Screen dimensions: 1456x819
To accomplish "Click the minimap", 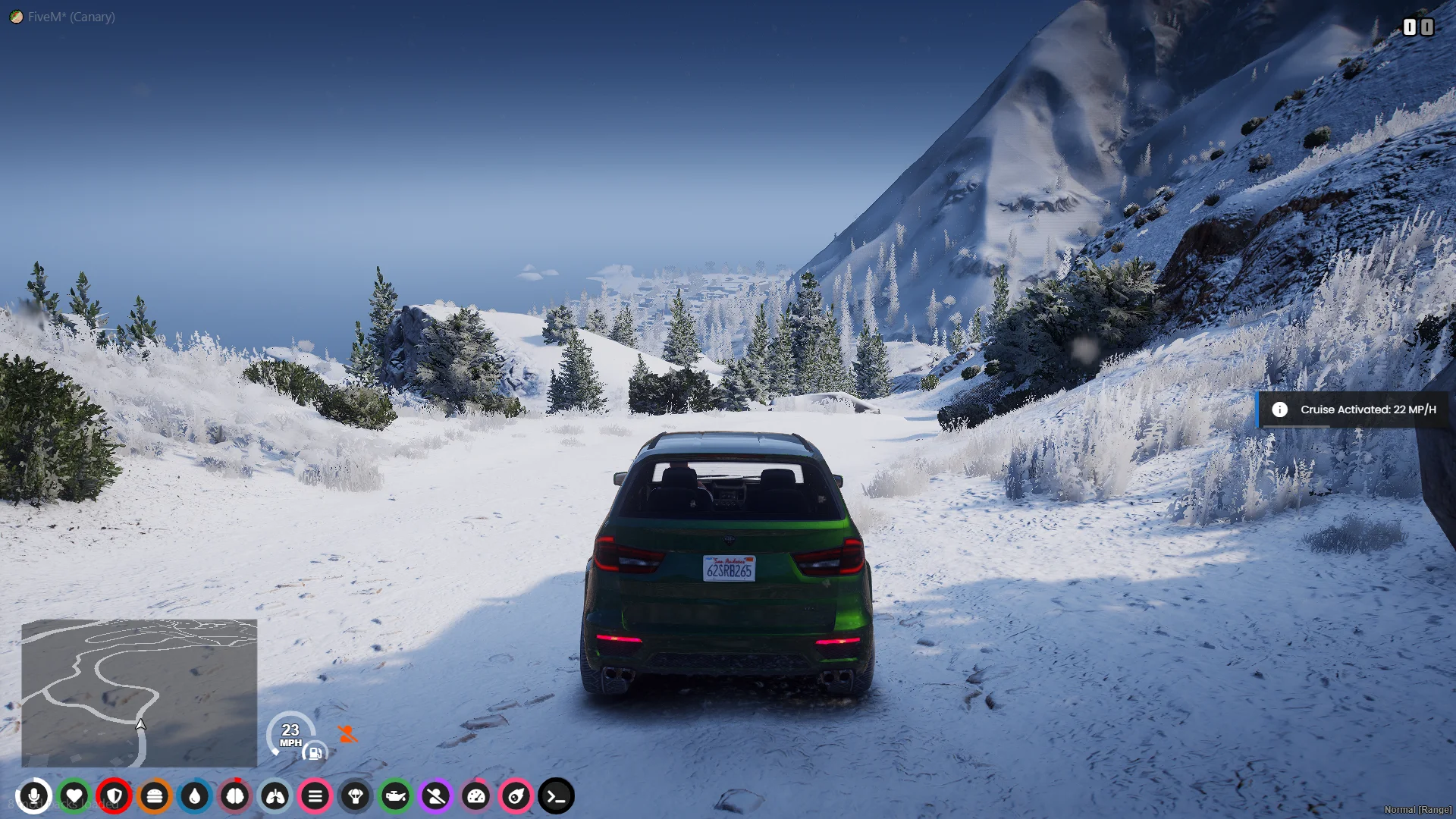I will pyautogui.click(x=139, y=692).
